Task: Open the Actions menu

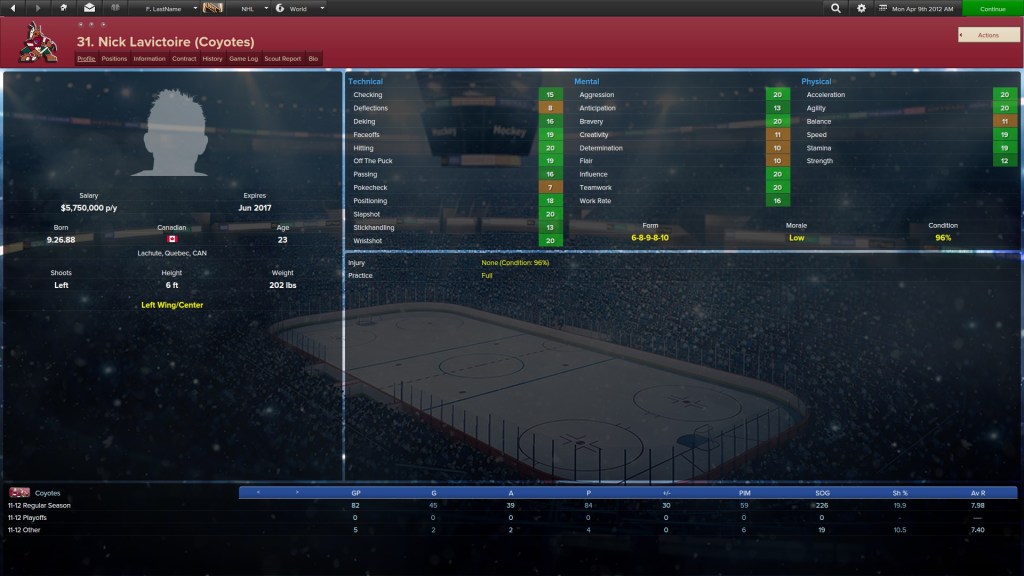Action: [x=988, y=35]
